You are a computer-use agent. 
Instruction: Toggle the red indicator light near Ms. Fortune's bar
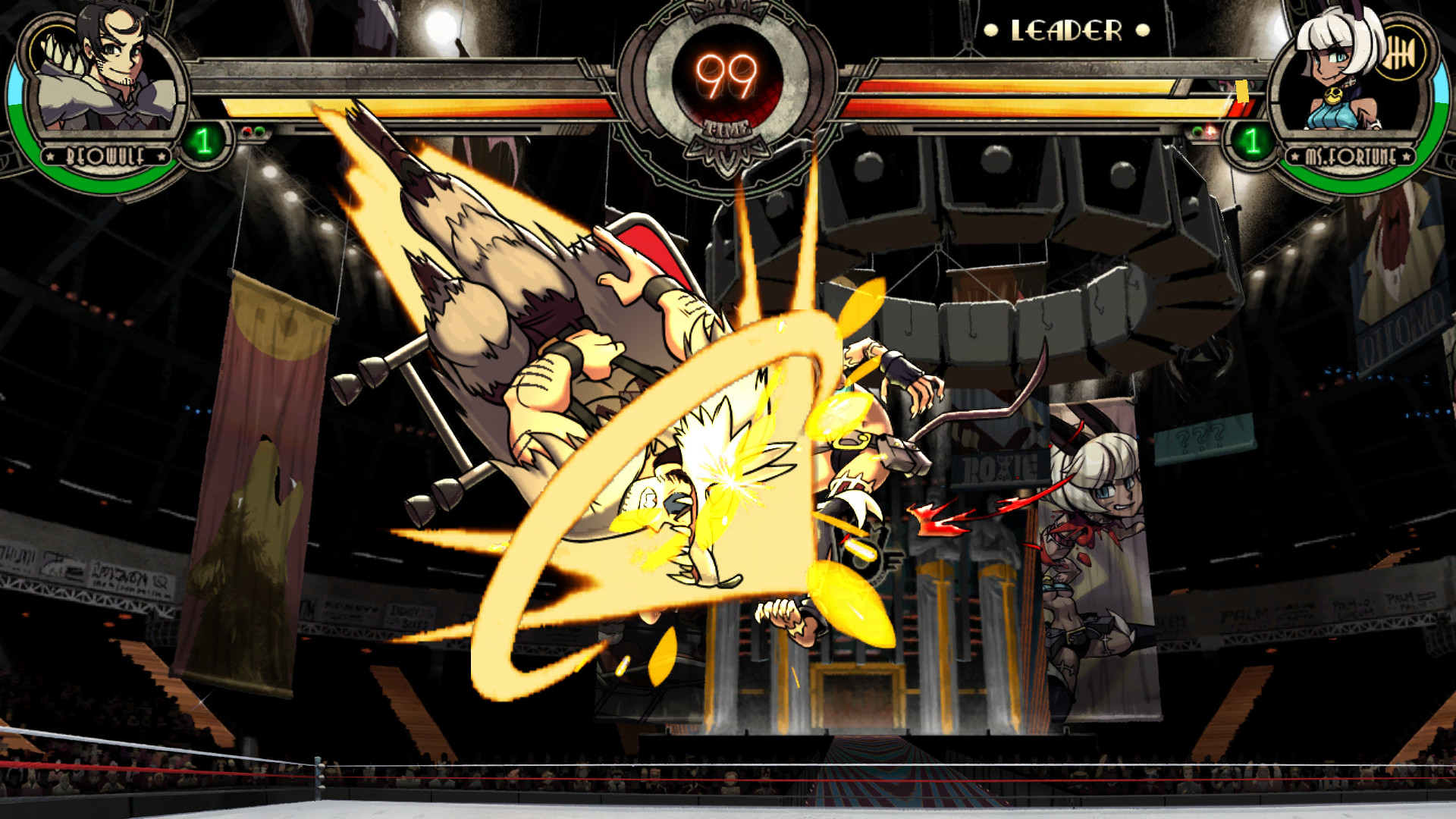1211,131
